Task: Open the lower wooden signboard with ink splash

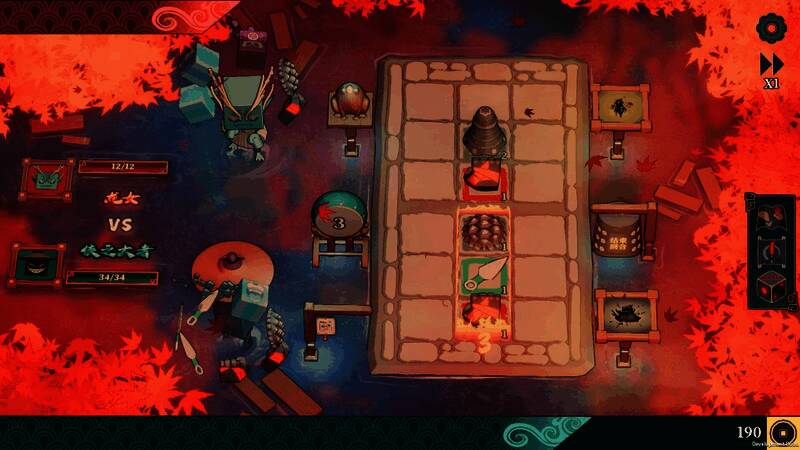Action: click(626, 314)
